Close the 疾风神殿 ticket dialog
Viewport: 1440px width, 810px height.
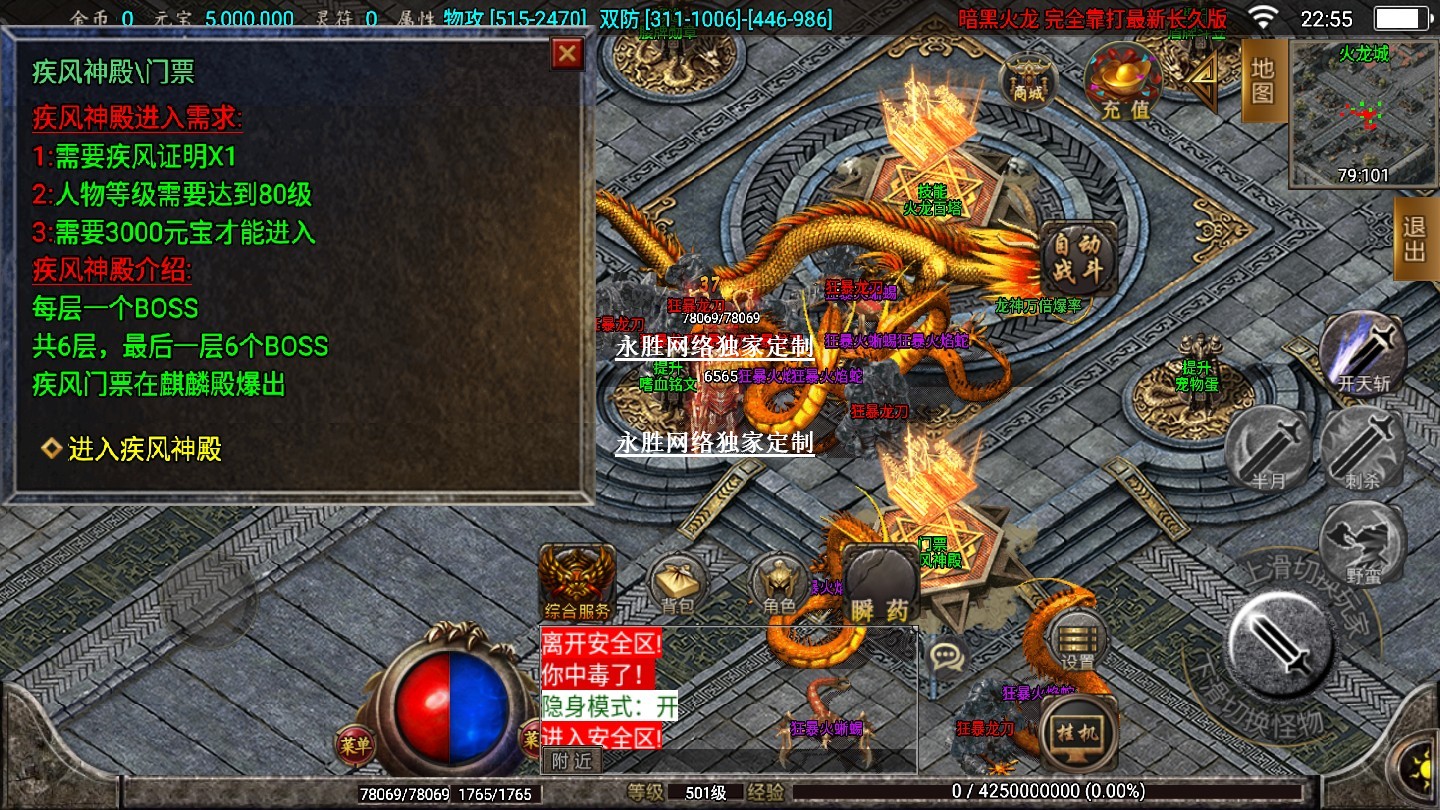click(x=568, y=54)
